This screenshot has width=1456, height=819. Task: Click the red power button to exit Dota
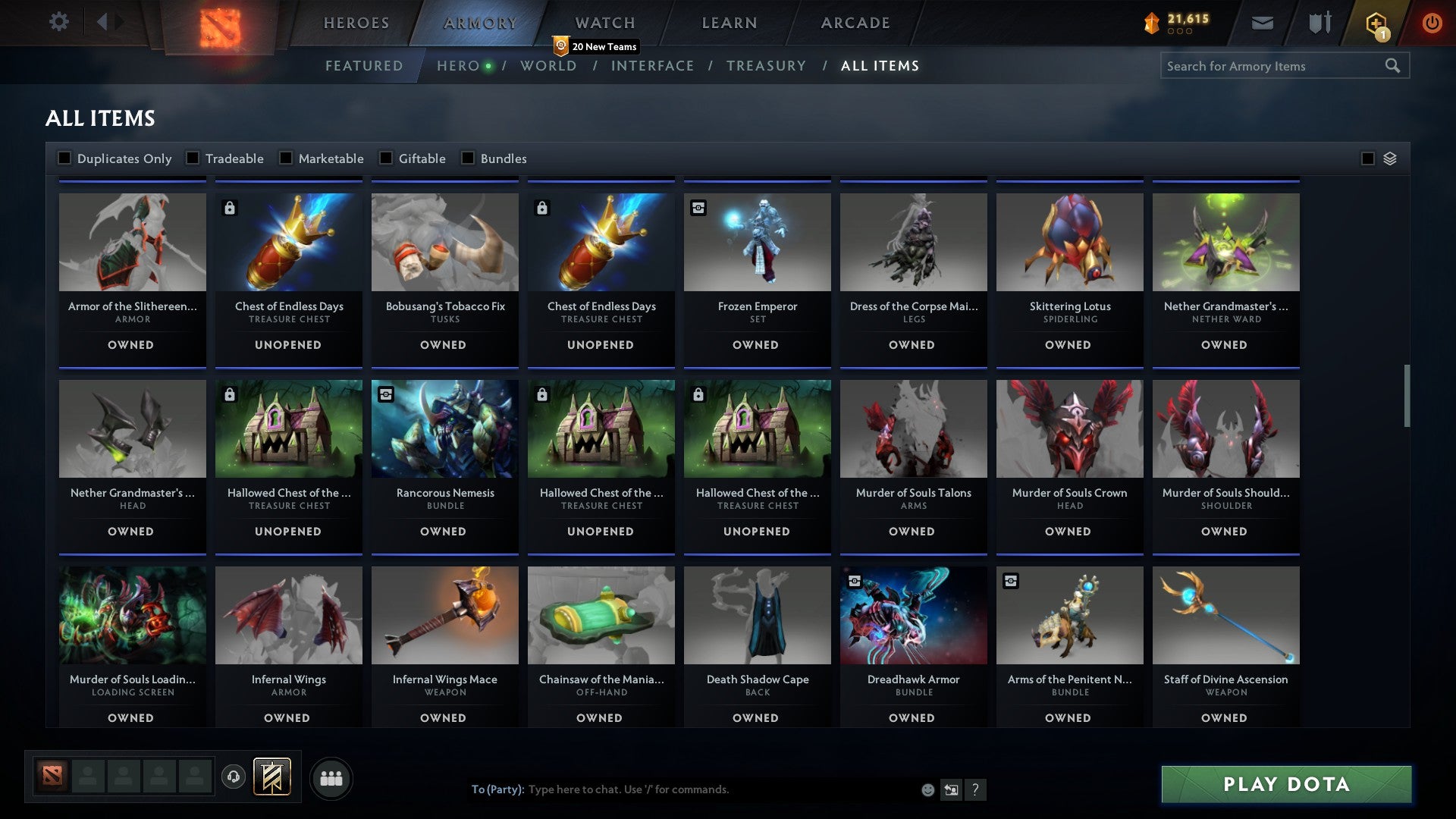point(1432,23)
